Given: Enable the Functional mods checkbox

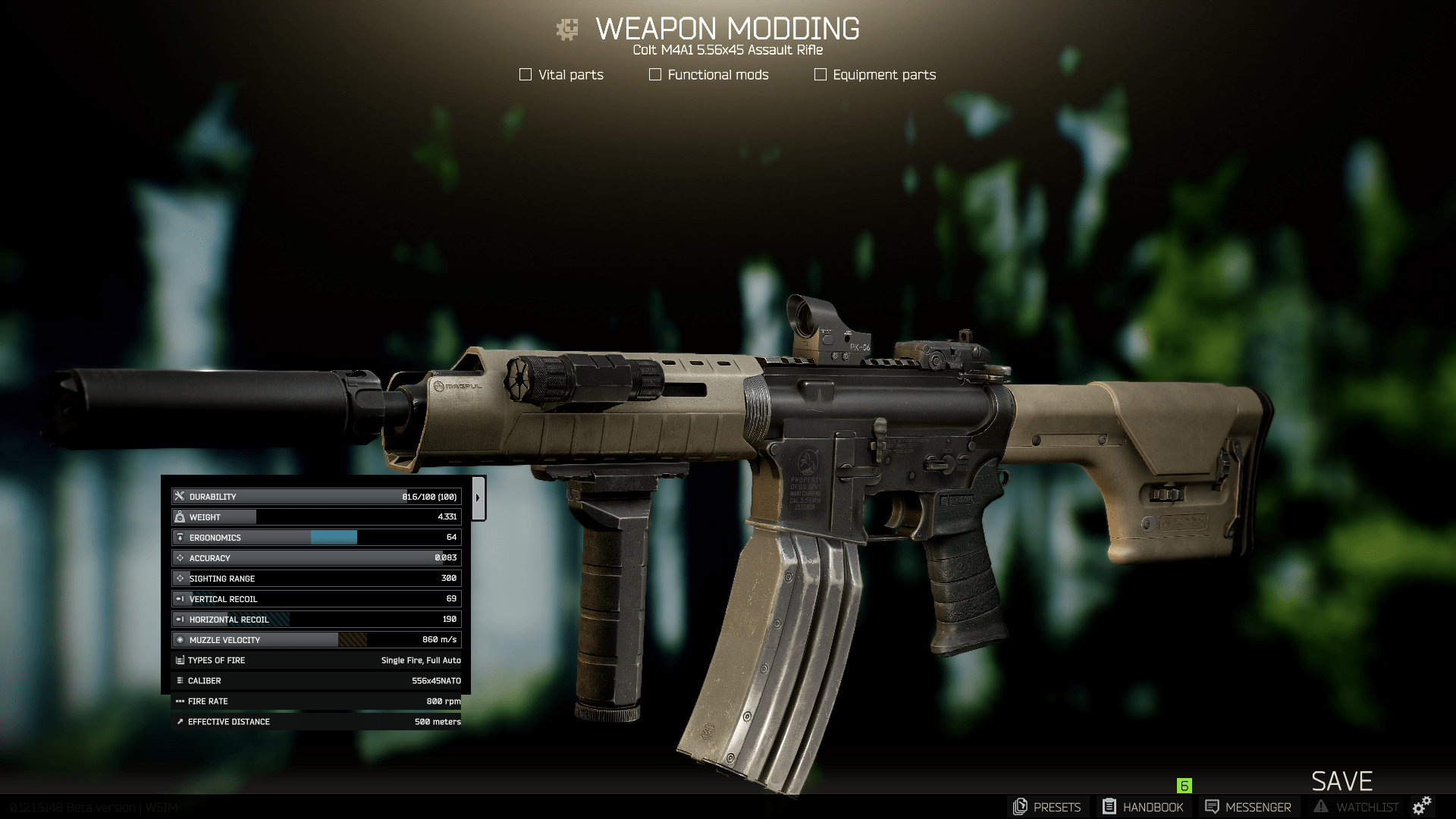Looking at the screenshot, I should [655, 74].
